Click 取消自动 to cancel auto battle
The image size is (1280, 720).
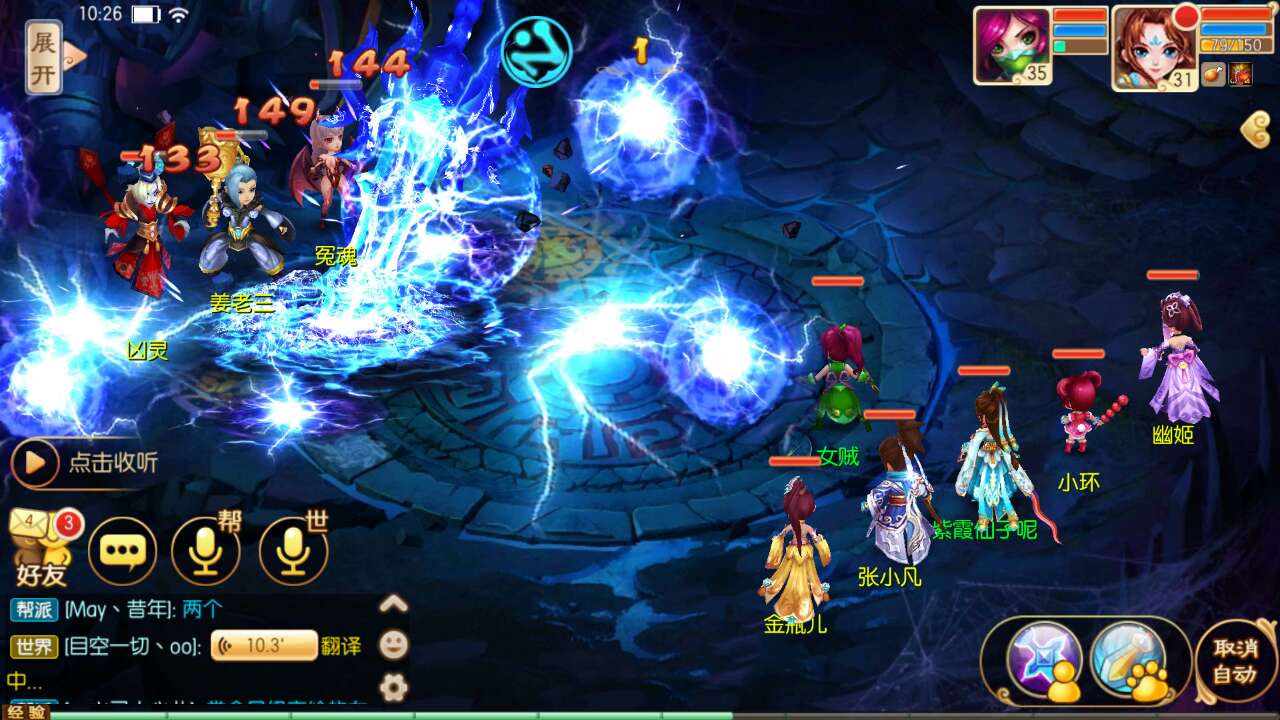click(1235, 660)
